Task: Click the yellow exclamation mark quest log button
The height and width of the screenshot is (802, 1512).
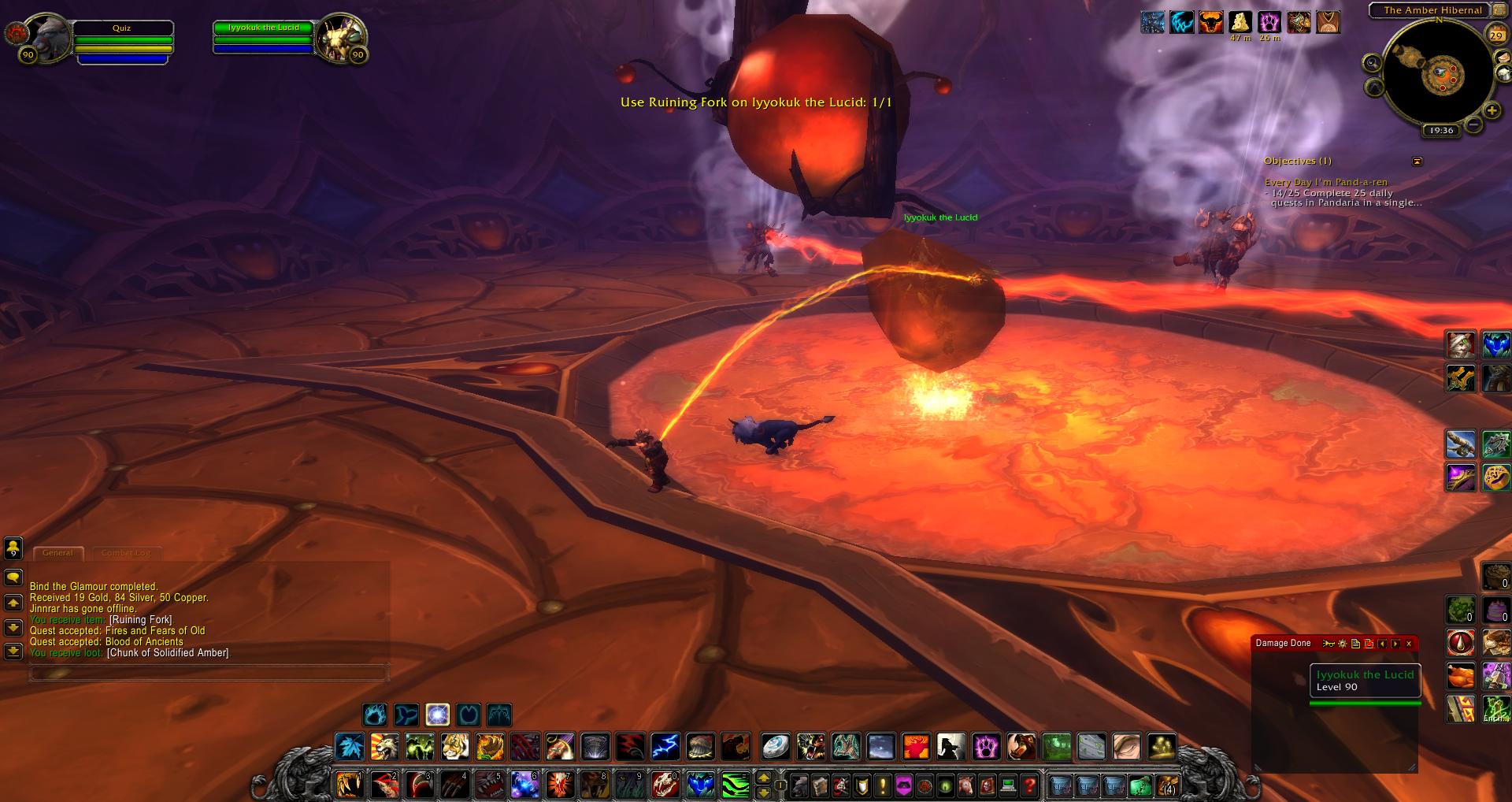Action: click(882, 785)
